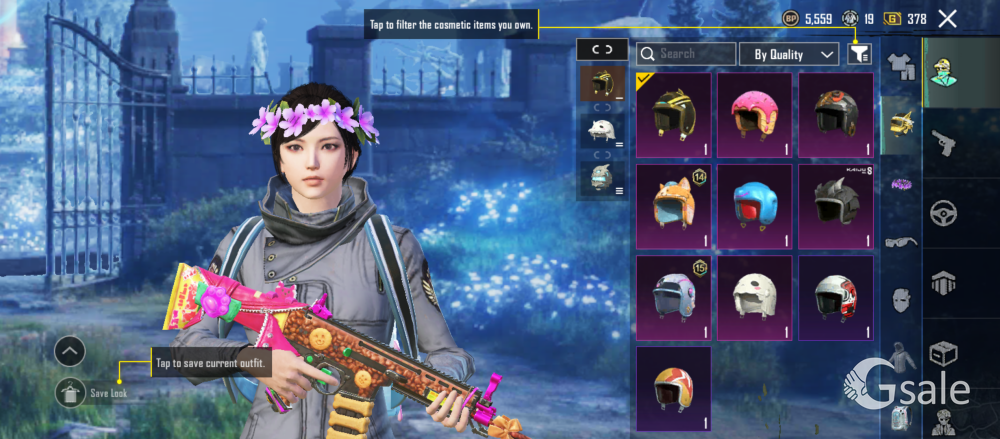
Task: Expand the up-arrow circle button
Action: click(x=70, y=351)
